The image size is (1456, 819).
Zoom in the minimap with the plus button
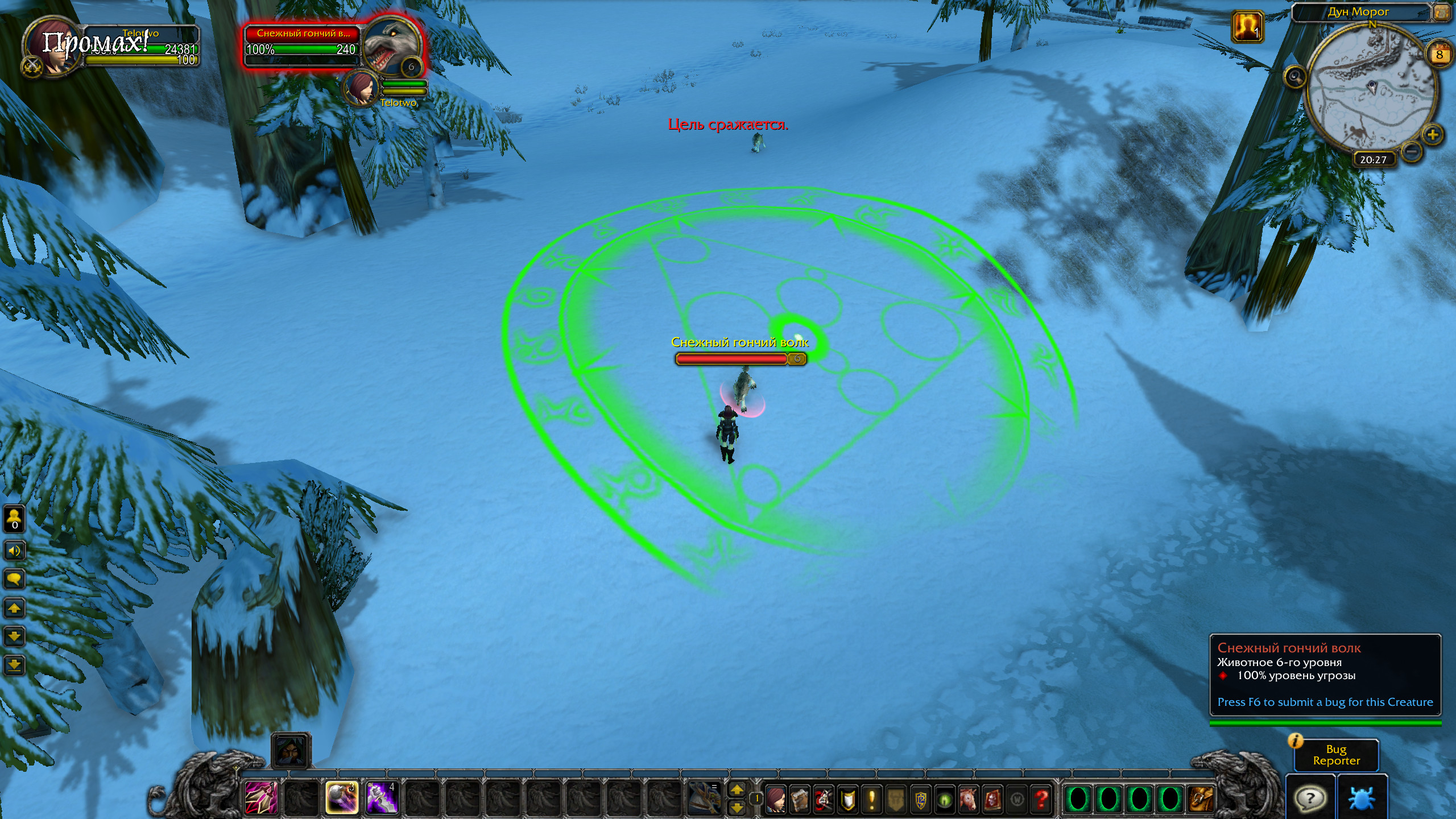click(1433, 135)
